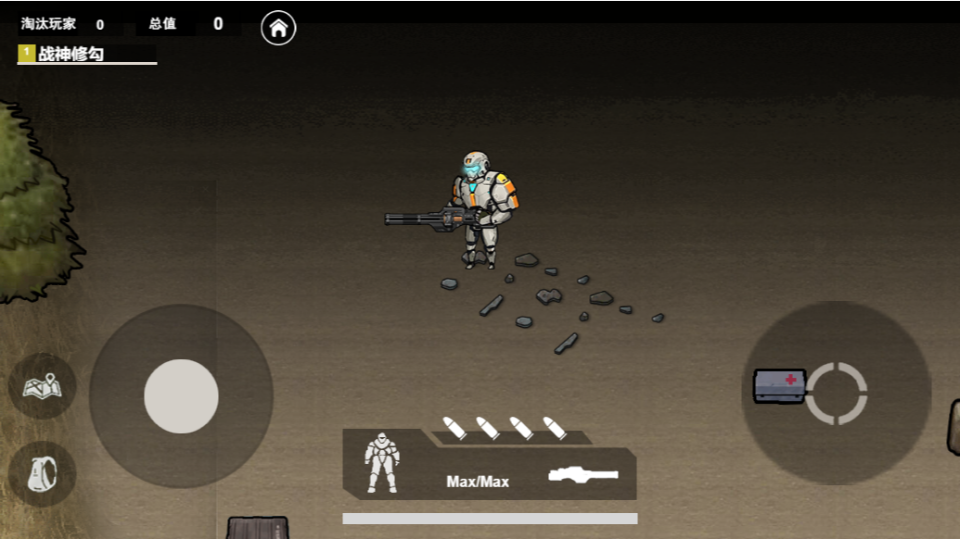Viewport: 960px width, 539px height.
Task: Select player 战神修勾 name entry
Action: point(72,55)
